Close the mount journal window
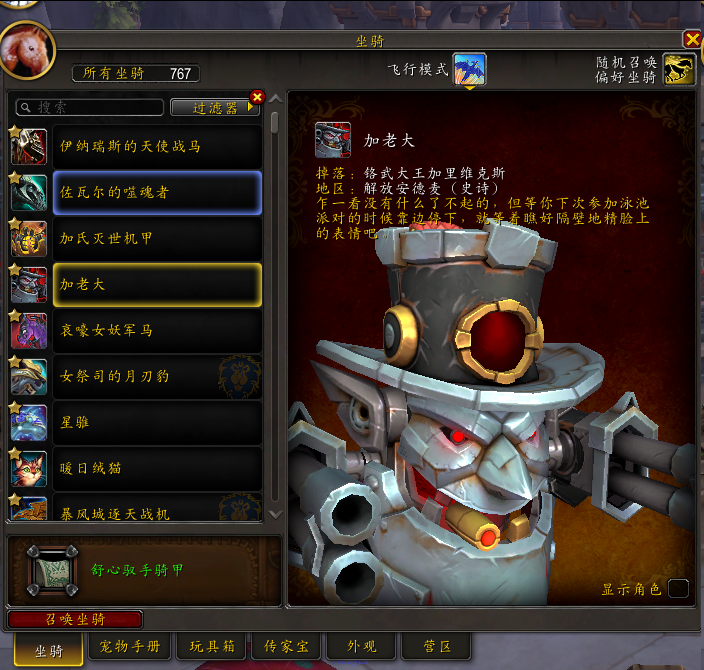This screenshot has height=670, width=704. (692, 39)
